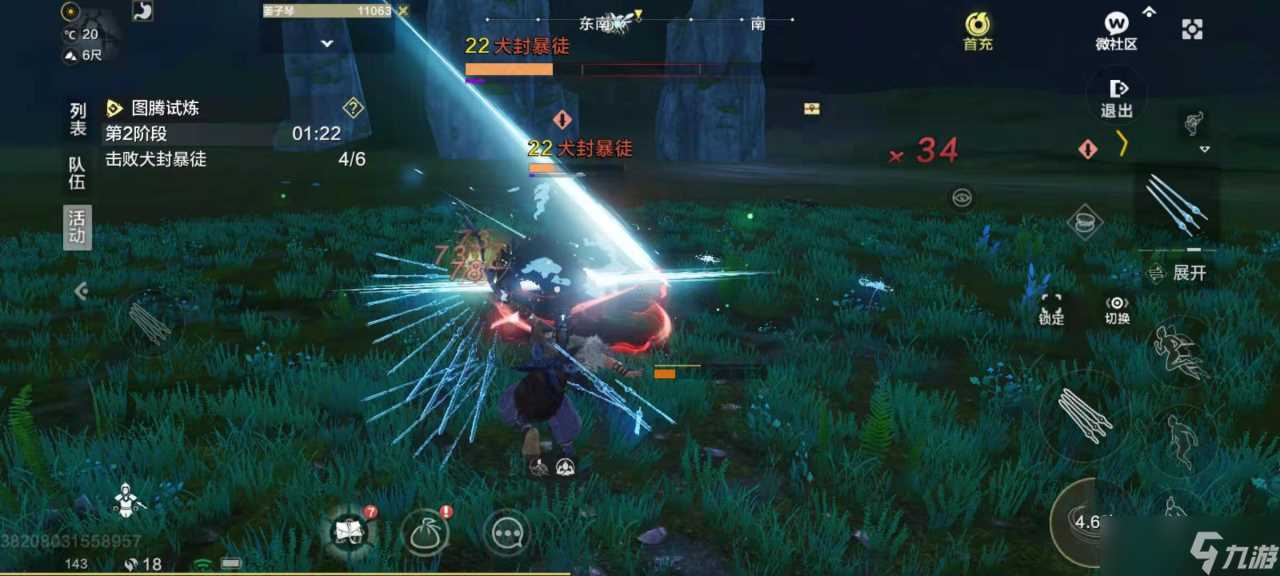The width and height of the screenshot is (1280, 576).
Task: Lock onto target with 锁定
Action: click(1051, 309)
